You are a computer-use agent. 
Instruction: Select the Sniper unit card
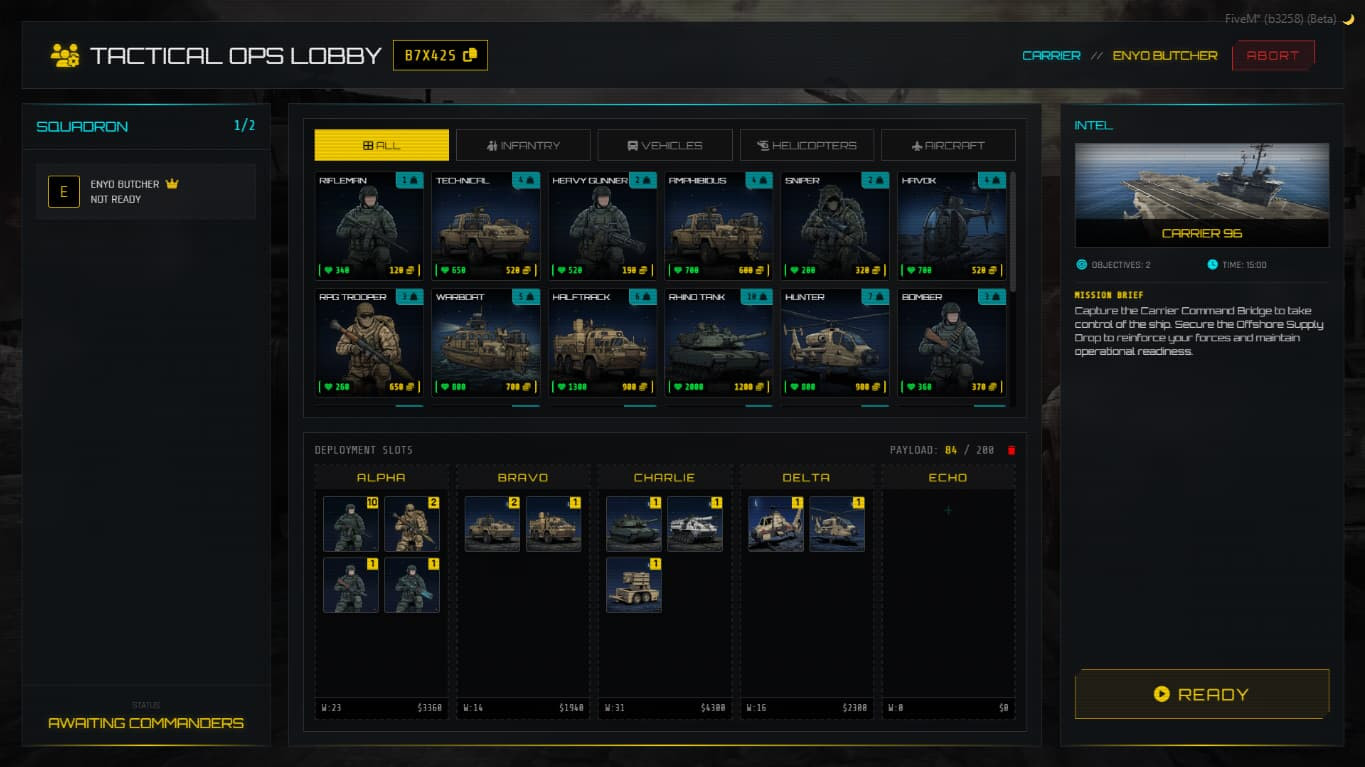pos(835,225)
